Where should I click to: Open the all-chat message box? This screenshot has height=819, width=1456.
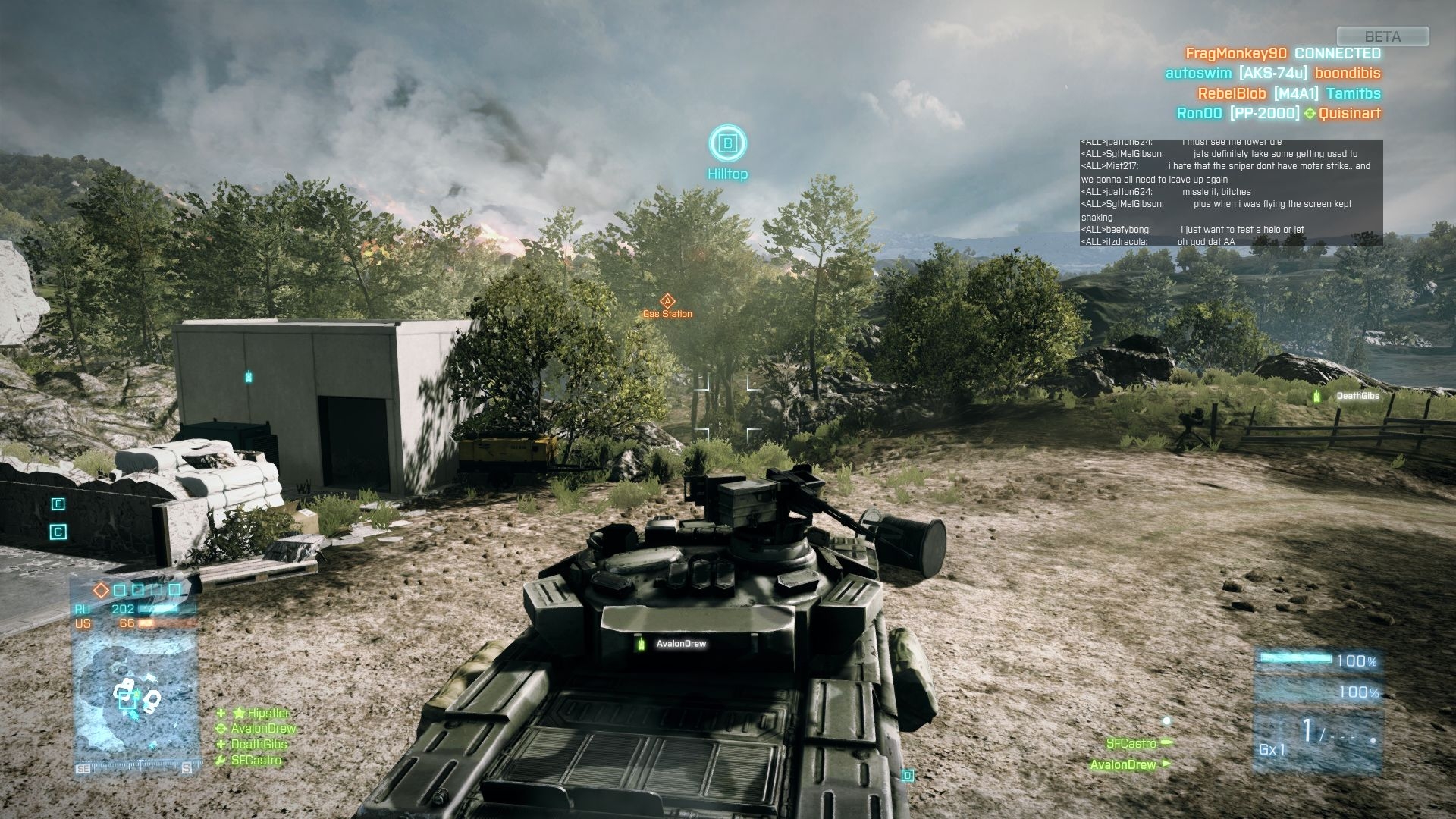click(1231, 193)
